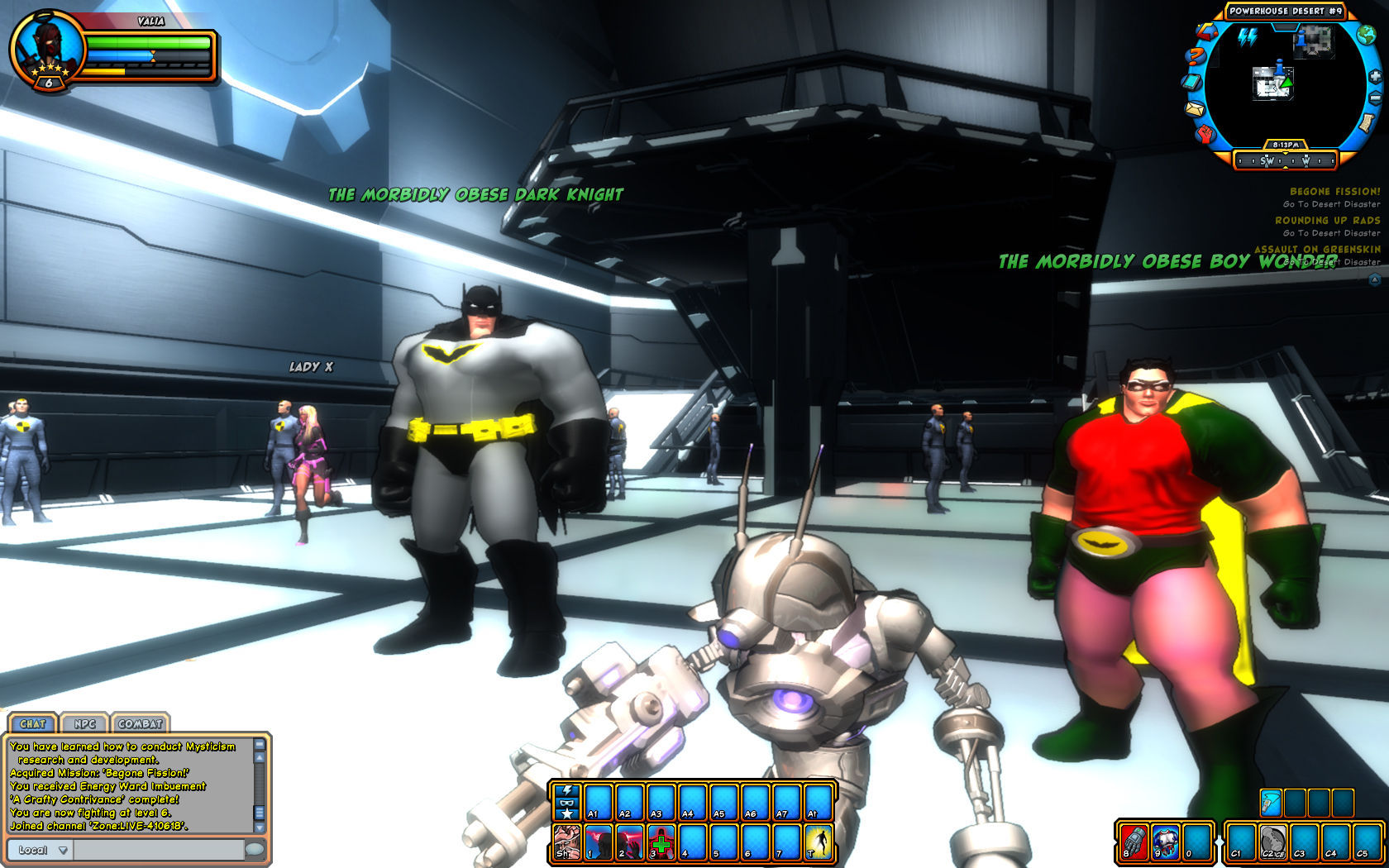Viewport: 1389px width, 868px height.
Task: Click the minimap zoom-in plus button
Action: [1375, 76]
